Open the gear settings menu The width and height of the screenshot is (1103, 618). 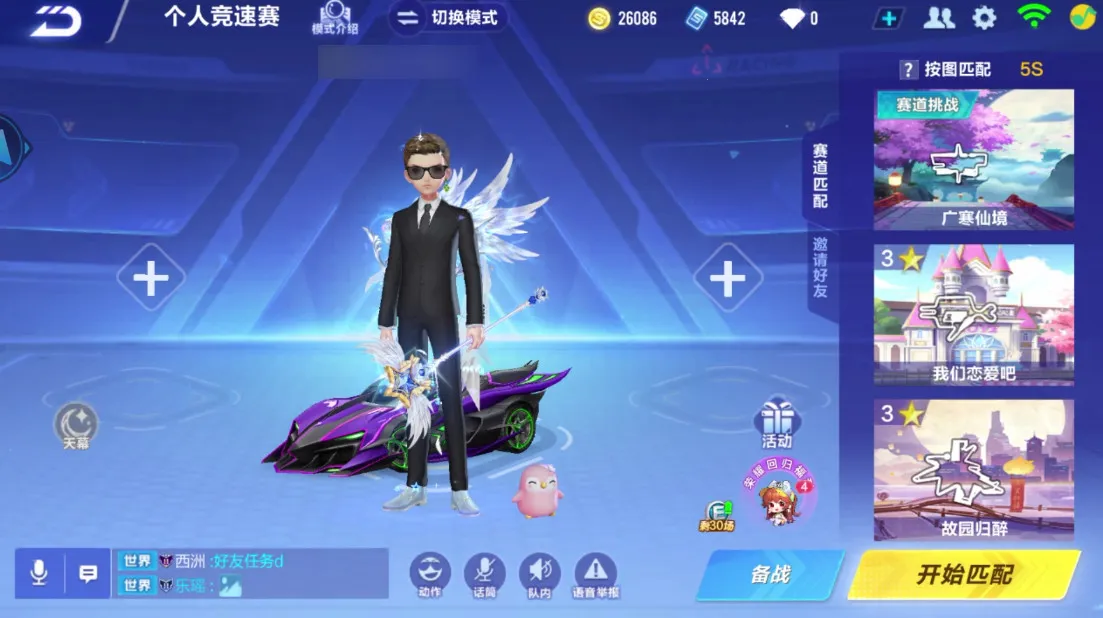984,18
